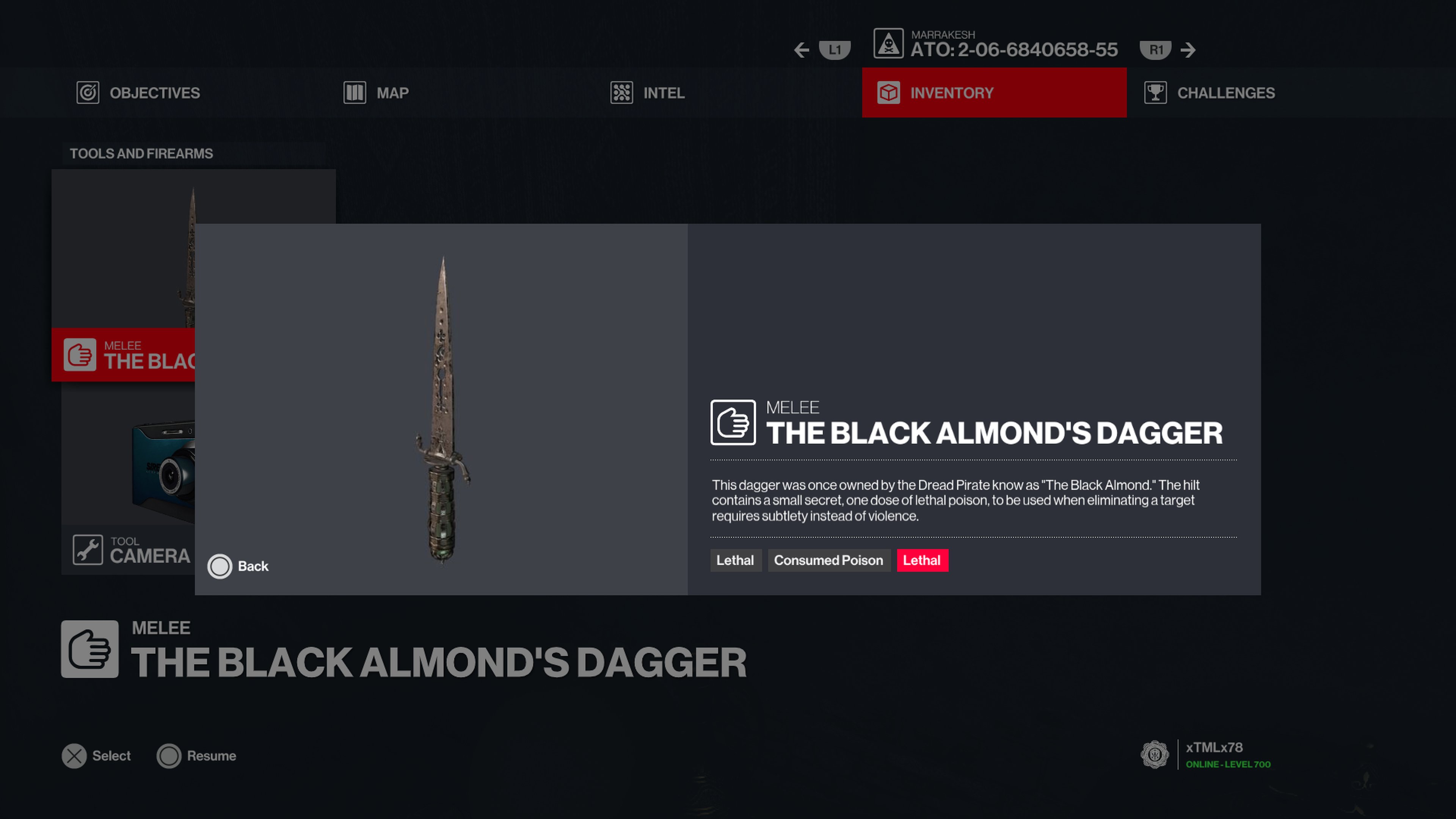Open xTMLx78 player profile badge
1456x819 pixels.
pyautogui.click(x=1154, y=755)
